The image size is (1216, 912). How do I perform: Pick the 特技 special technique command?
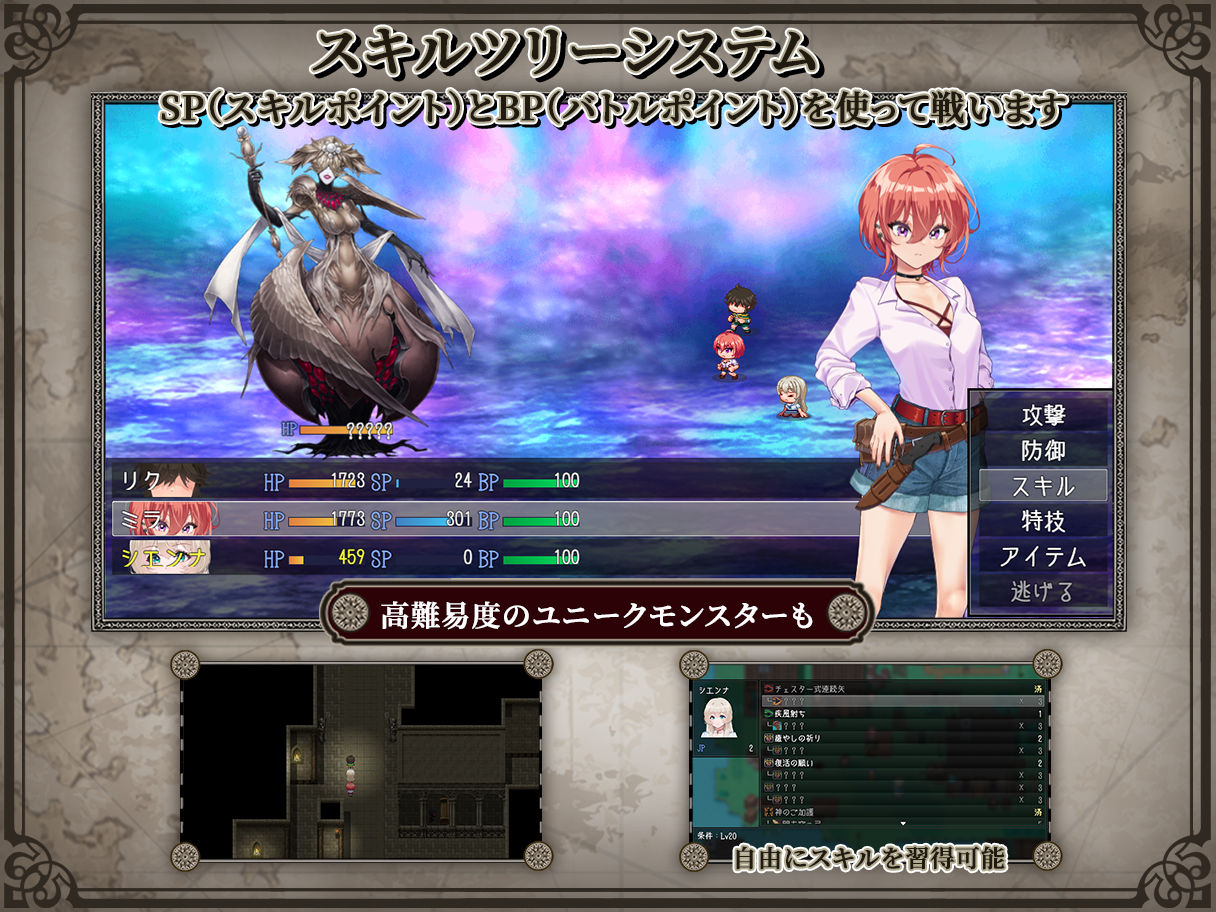tap(1042, 521)
